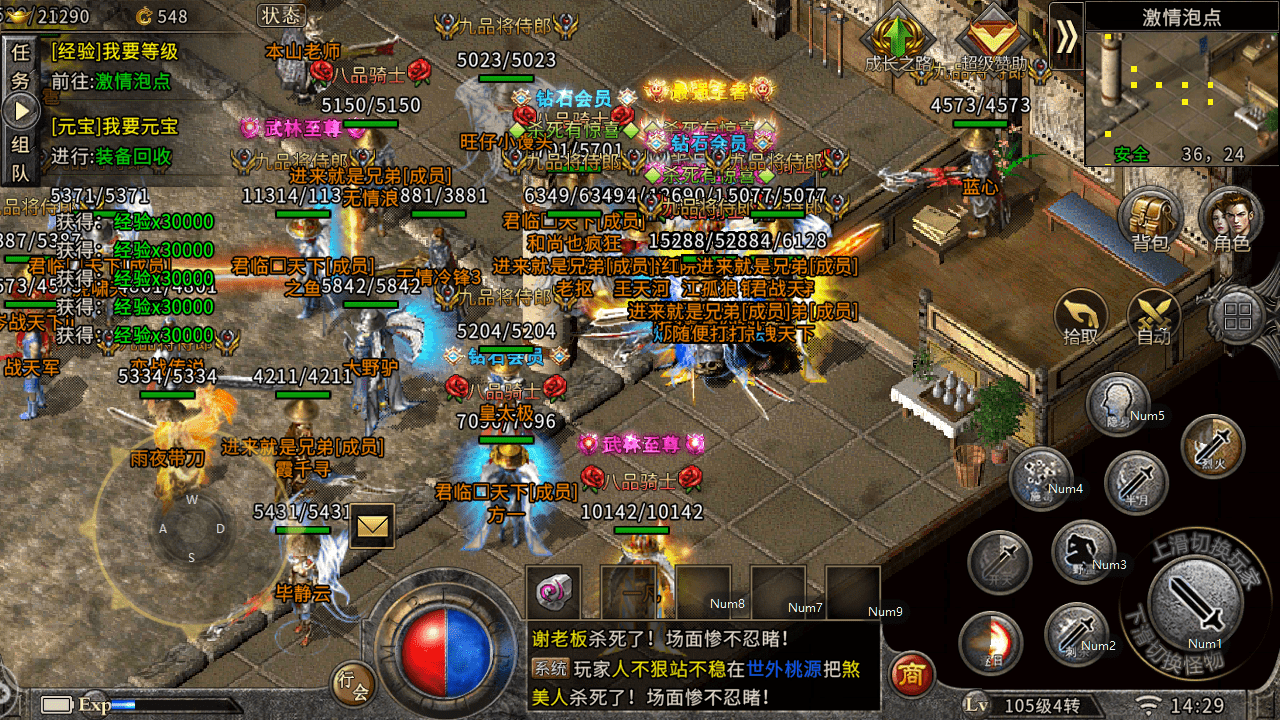Activate the 烈火 flame sword skill
The image size is (1280, 720).
(1212, 447)
